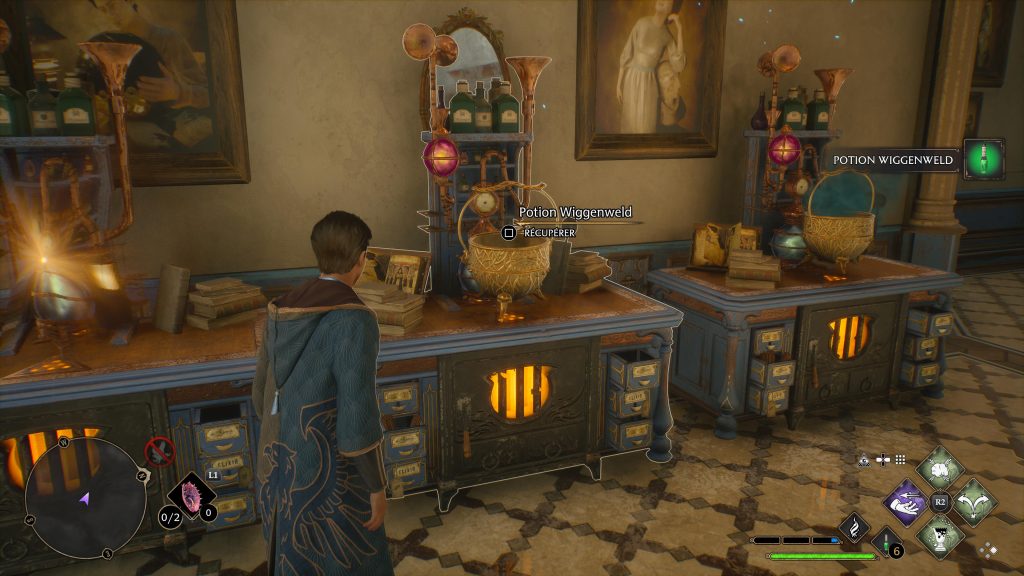The width and height of the screenshot is (1024, 576).
Task: Click the red no-flying status icon
Action: (159, 451)
